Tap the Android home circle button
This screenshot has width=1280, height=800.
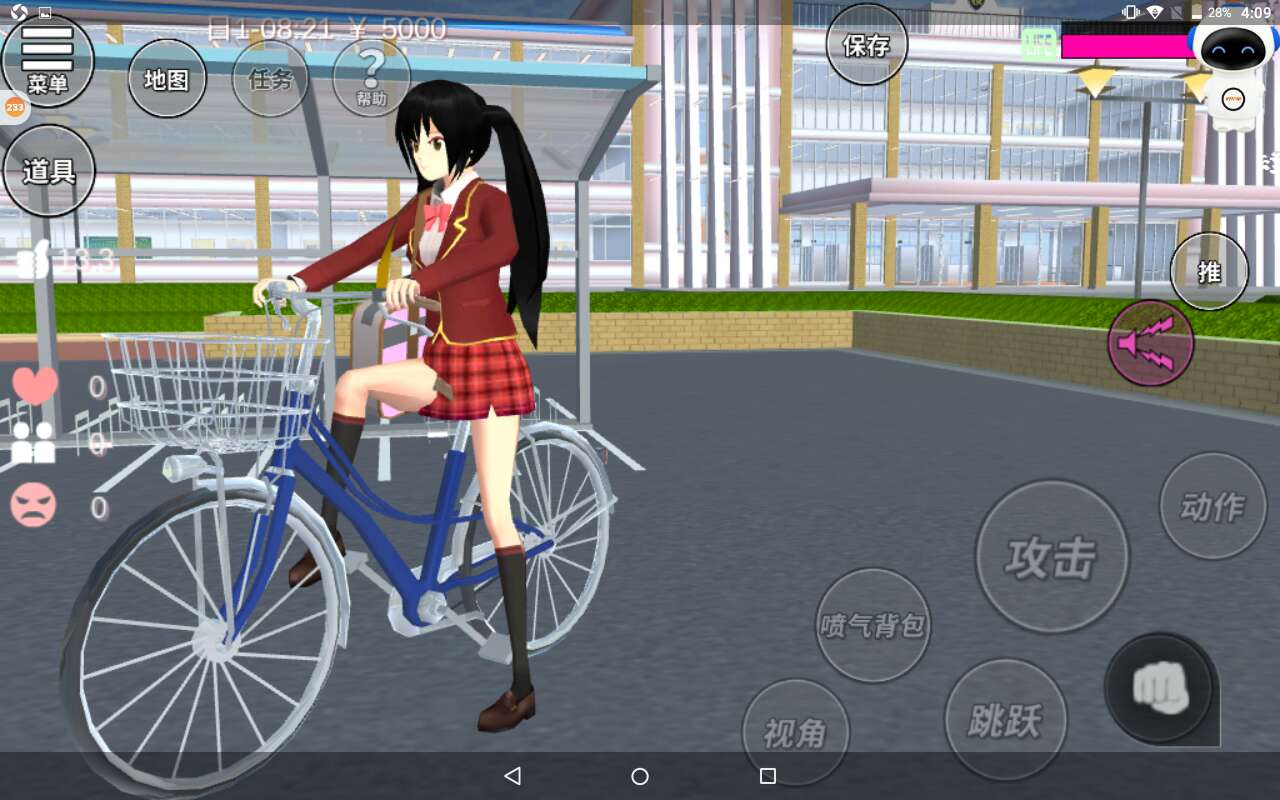tap(640, 776)
